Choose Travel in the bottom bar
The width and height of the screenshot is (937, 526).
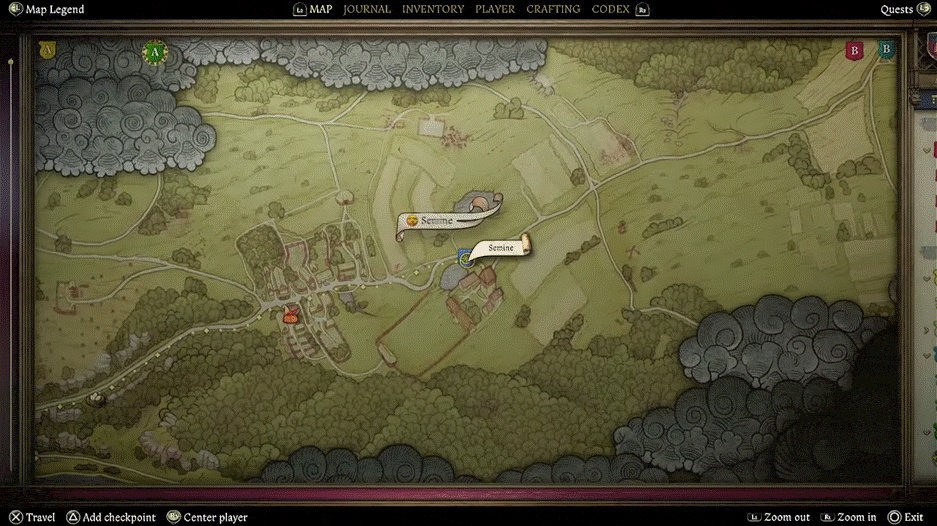33,517
